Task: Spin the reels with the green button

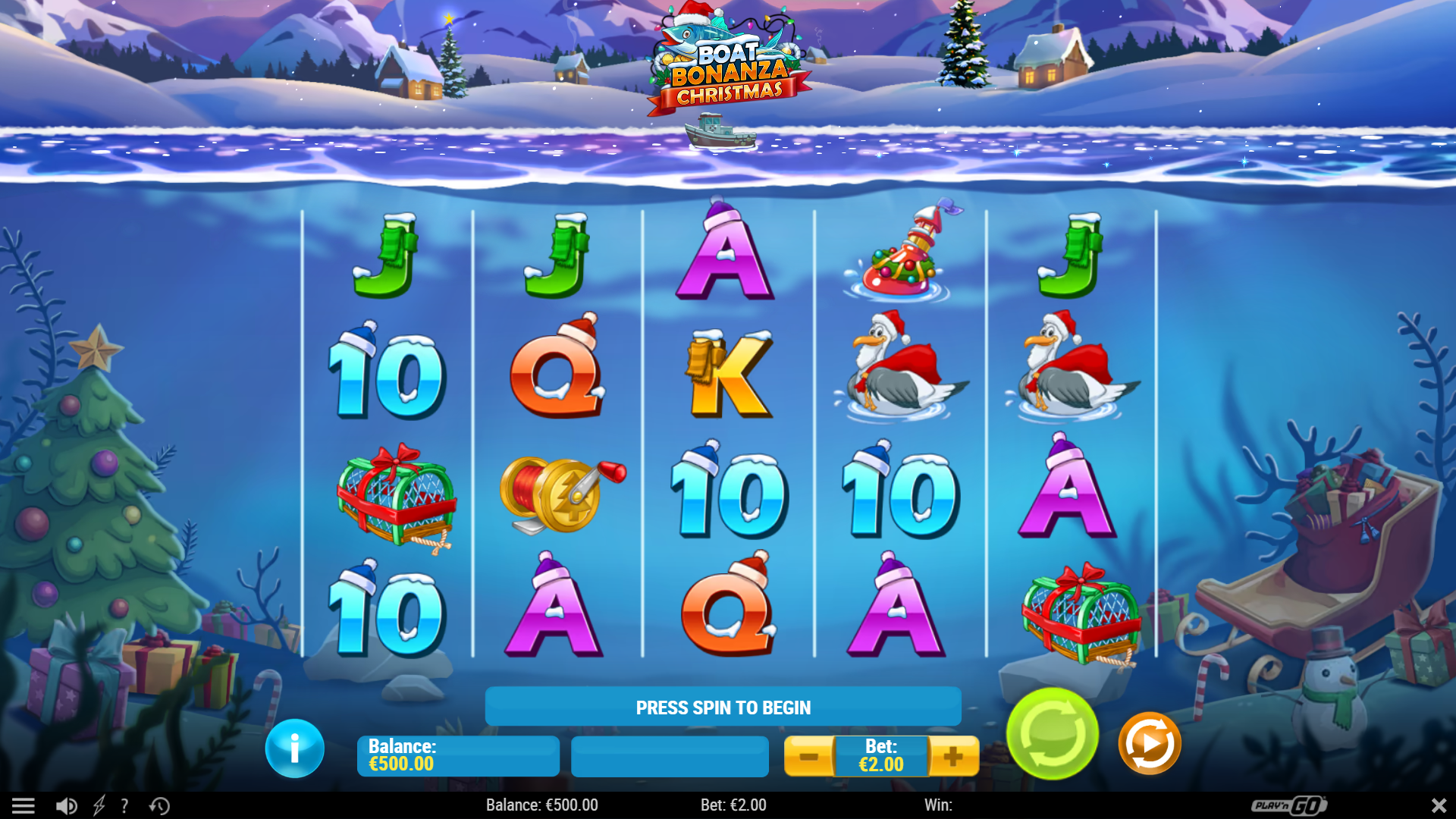Action: coord(1052,733)
